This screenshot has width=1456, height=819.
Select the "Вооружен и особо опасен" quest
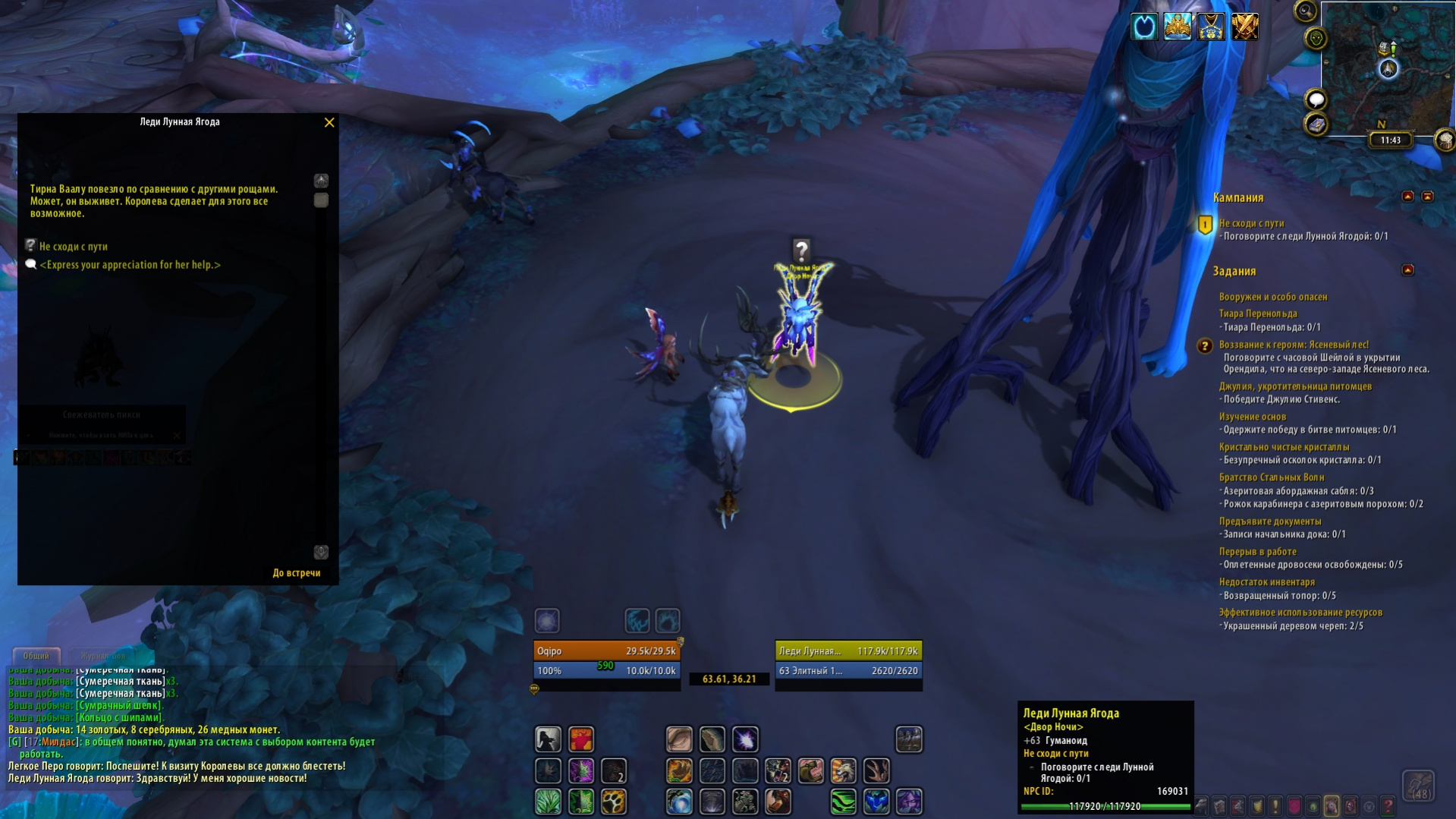[x=1272, y=297]
